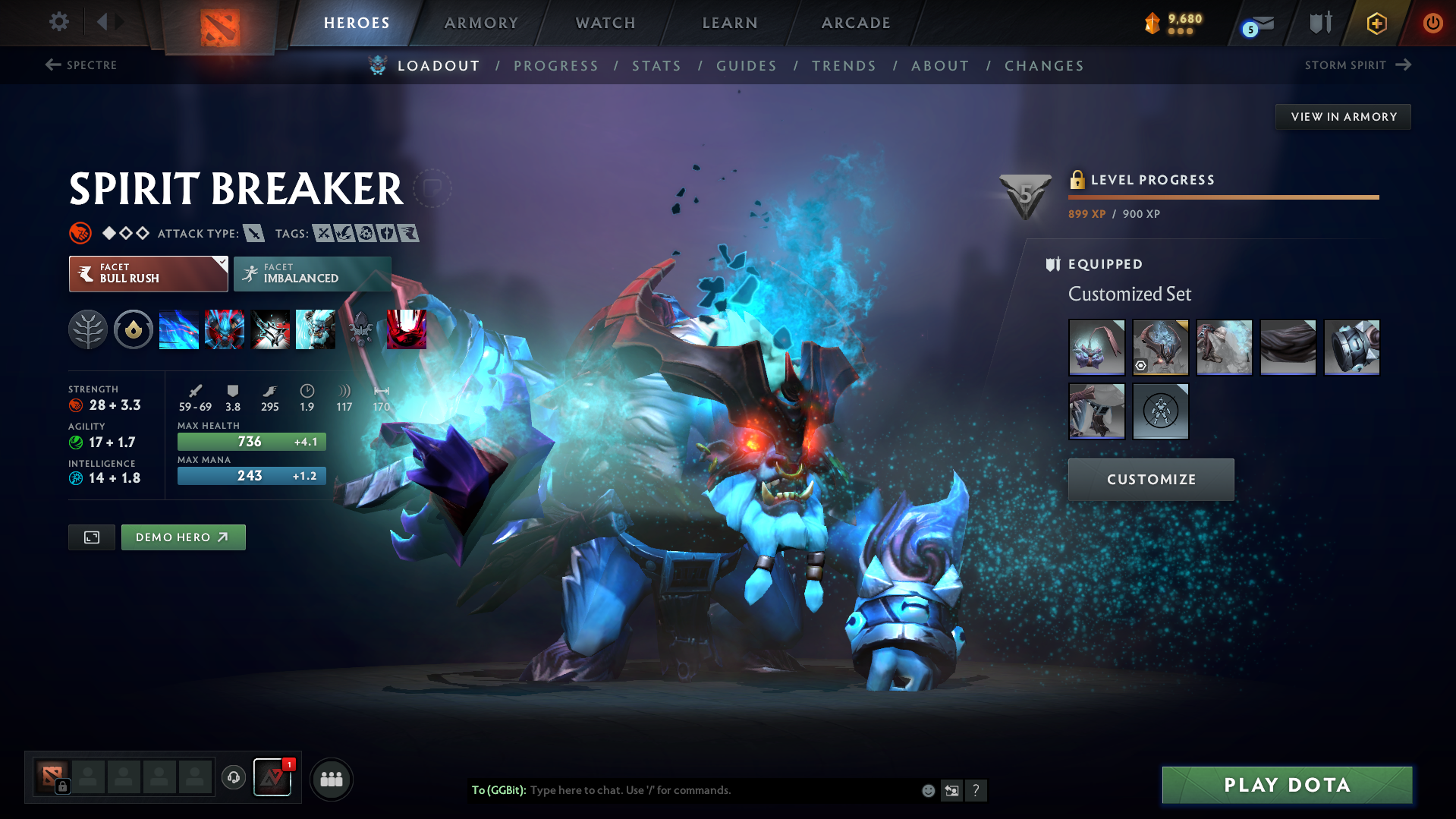This screenshot has width=1456, height=819.
Task: Click the DEMO HERO button
Action: 183,537
